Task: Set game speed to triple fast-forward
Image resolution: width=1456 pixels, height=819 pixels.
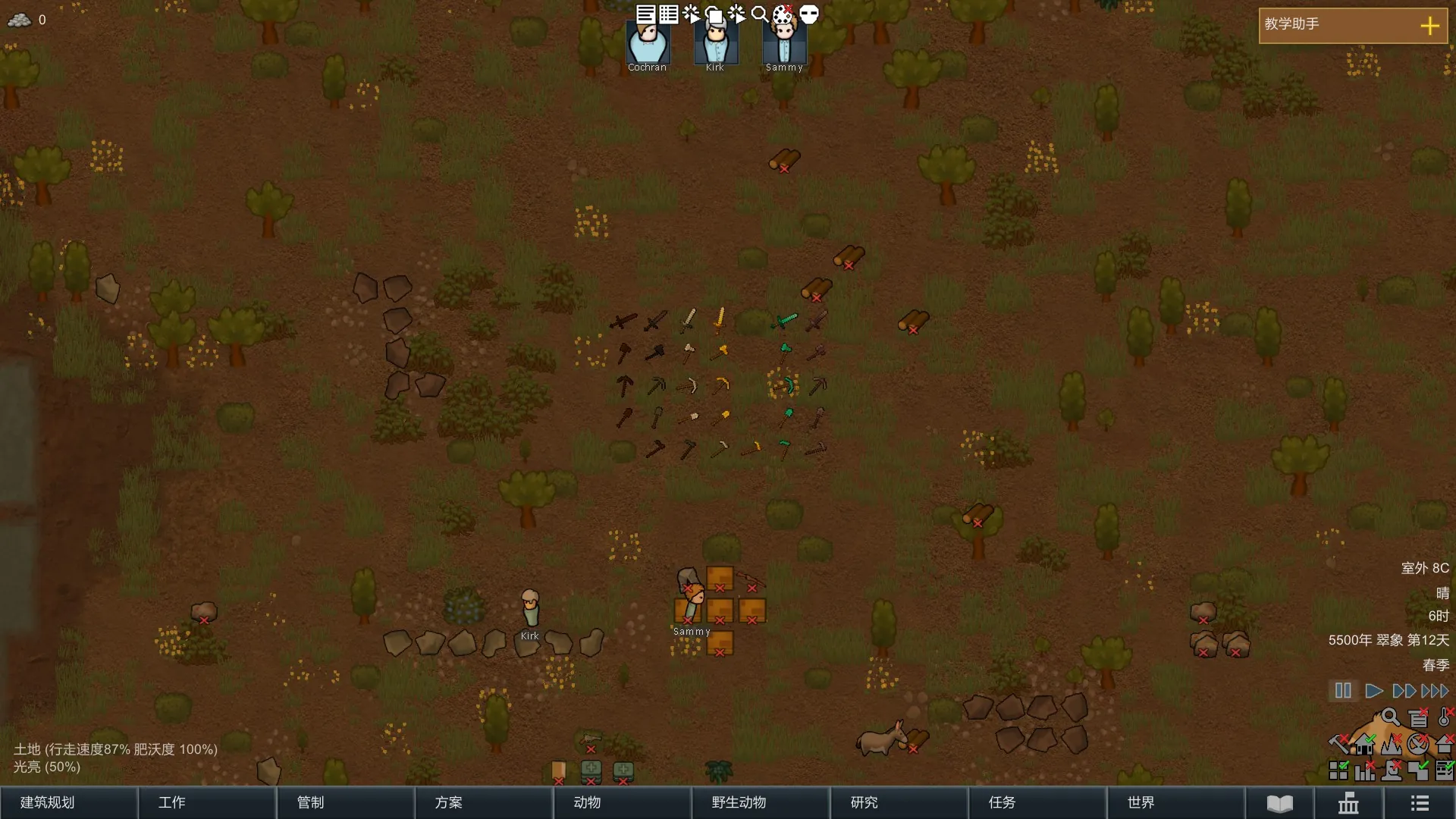Action: [x=1435, y=691]
